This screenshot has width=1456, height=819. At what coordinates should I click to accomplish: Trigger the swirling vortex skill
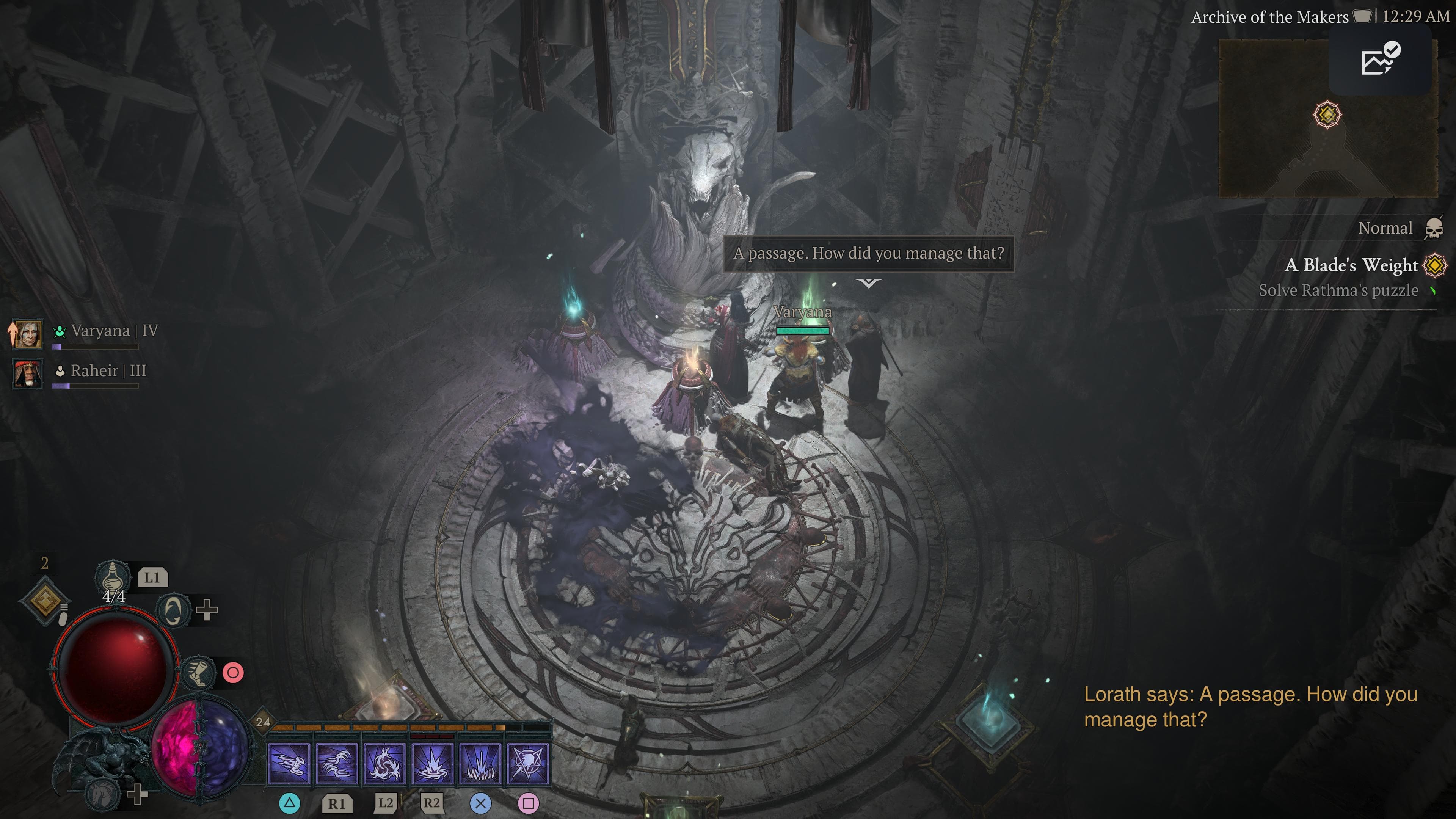pos(385,764)
